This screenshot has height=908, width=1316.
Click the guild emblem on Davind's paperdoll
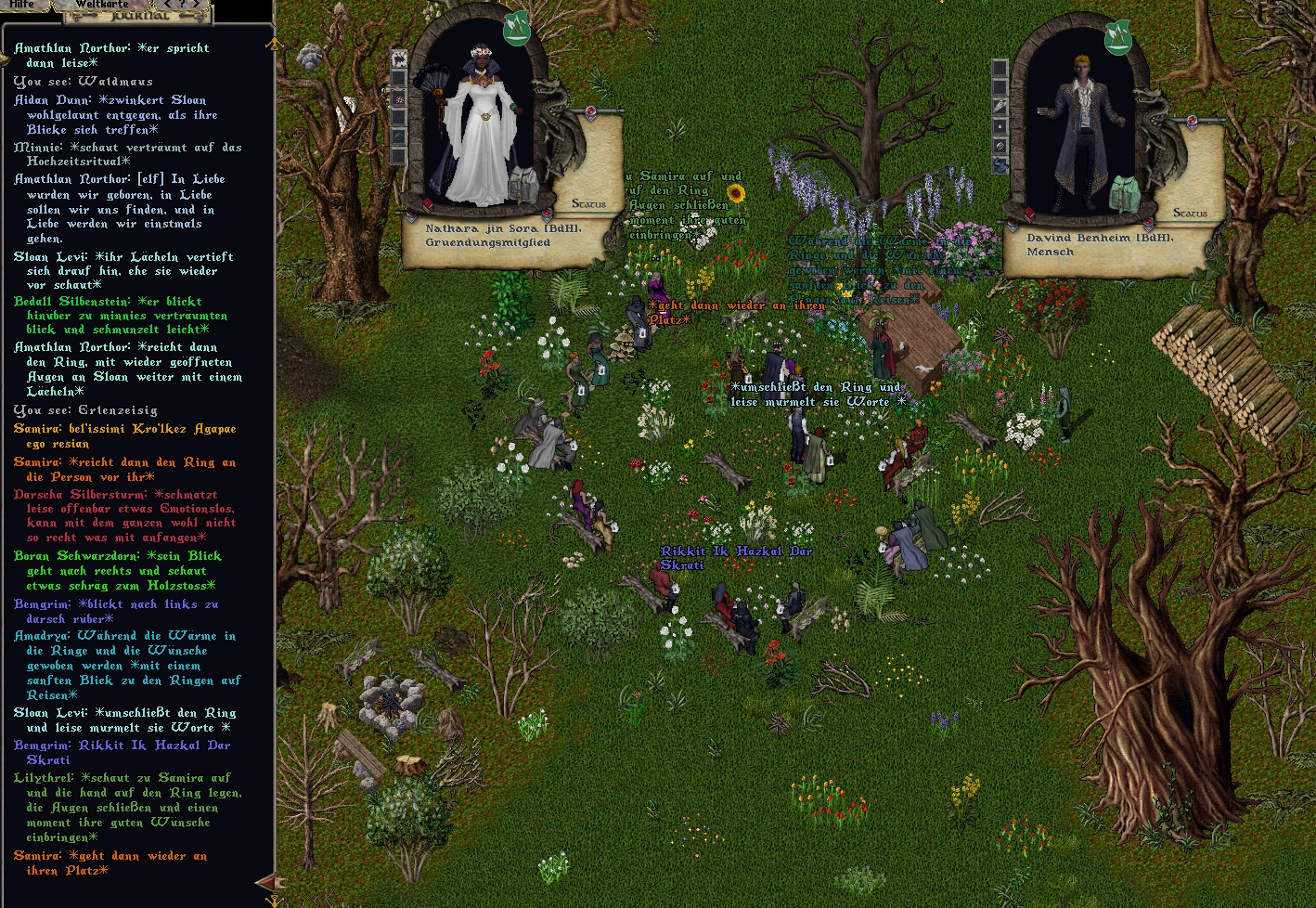click(1117, 38)
